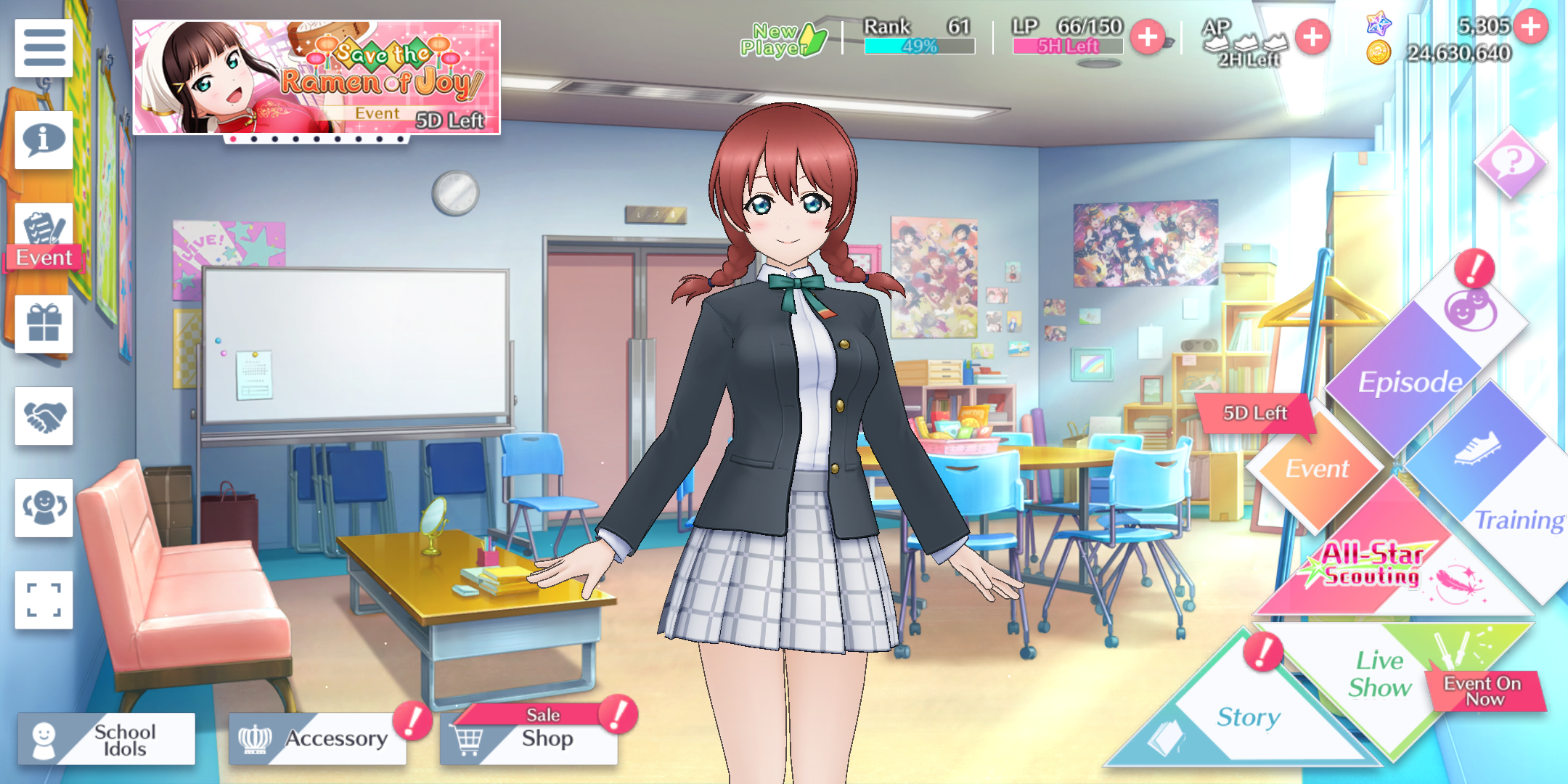The height and width of the screenshot is (784, 1568).
Task: Hide the interface with the fullscreen icon
Action: [44, 600]
